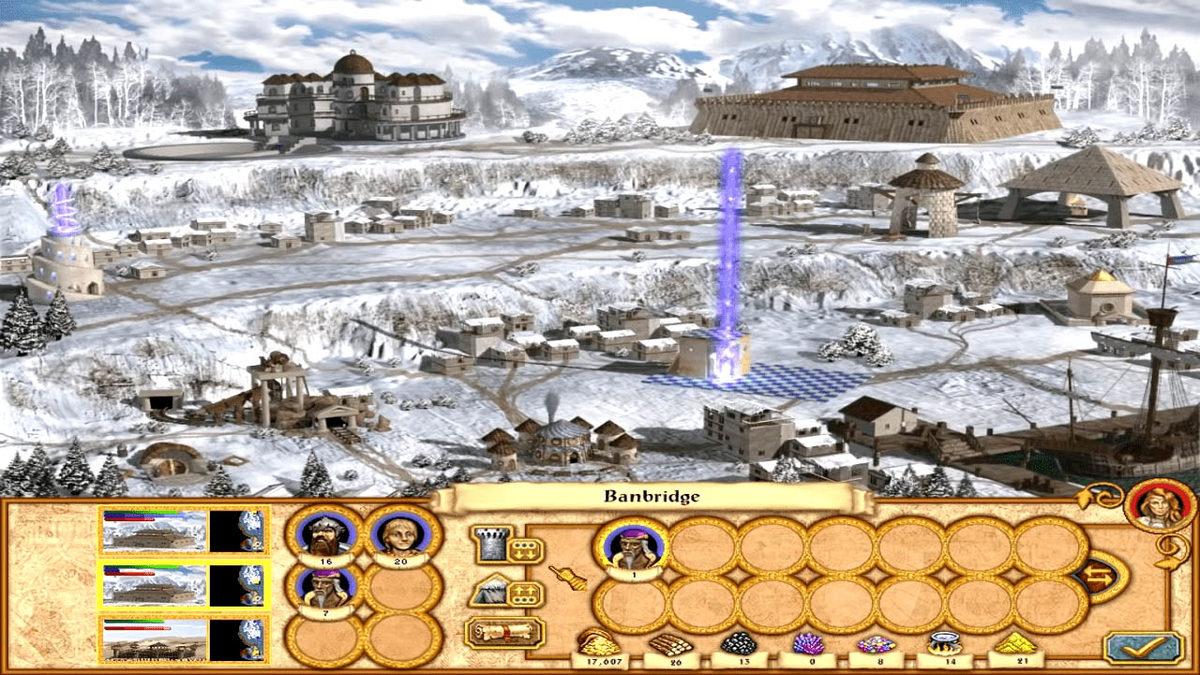The image size is (1200, 675).
Task: Choose the turbaned hero with badge 7
Action: click(x=324, y=588)
